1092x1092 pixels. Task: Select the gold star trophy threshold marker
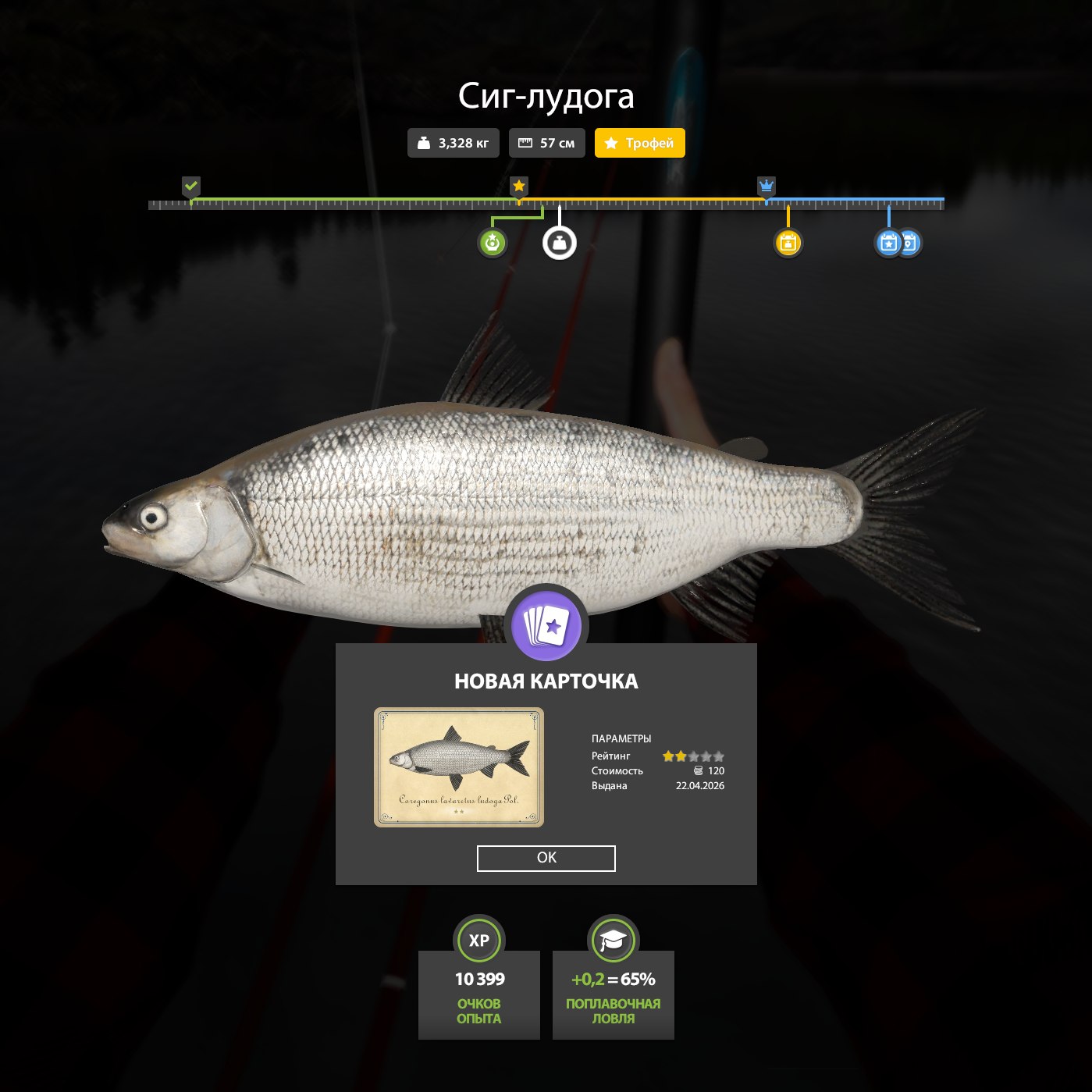(519, 187)
